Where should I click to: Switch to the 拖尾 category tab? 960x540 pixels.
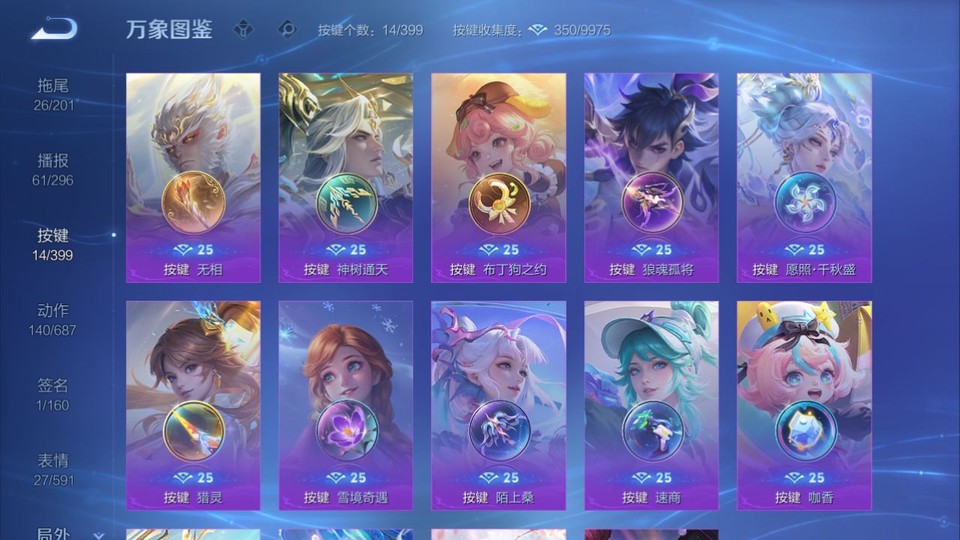[x=54, y=94]
